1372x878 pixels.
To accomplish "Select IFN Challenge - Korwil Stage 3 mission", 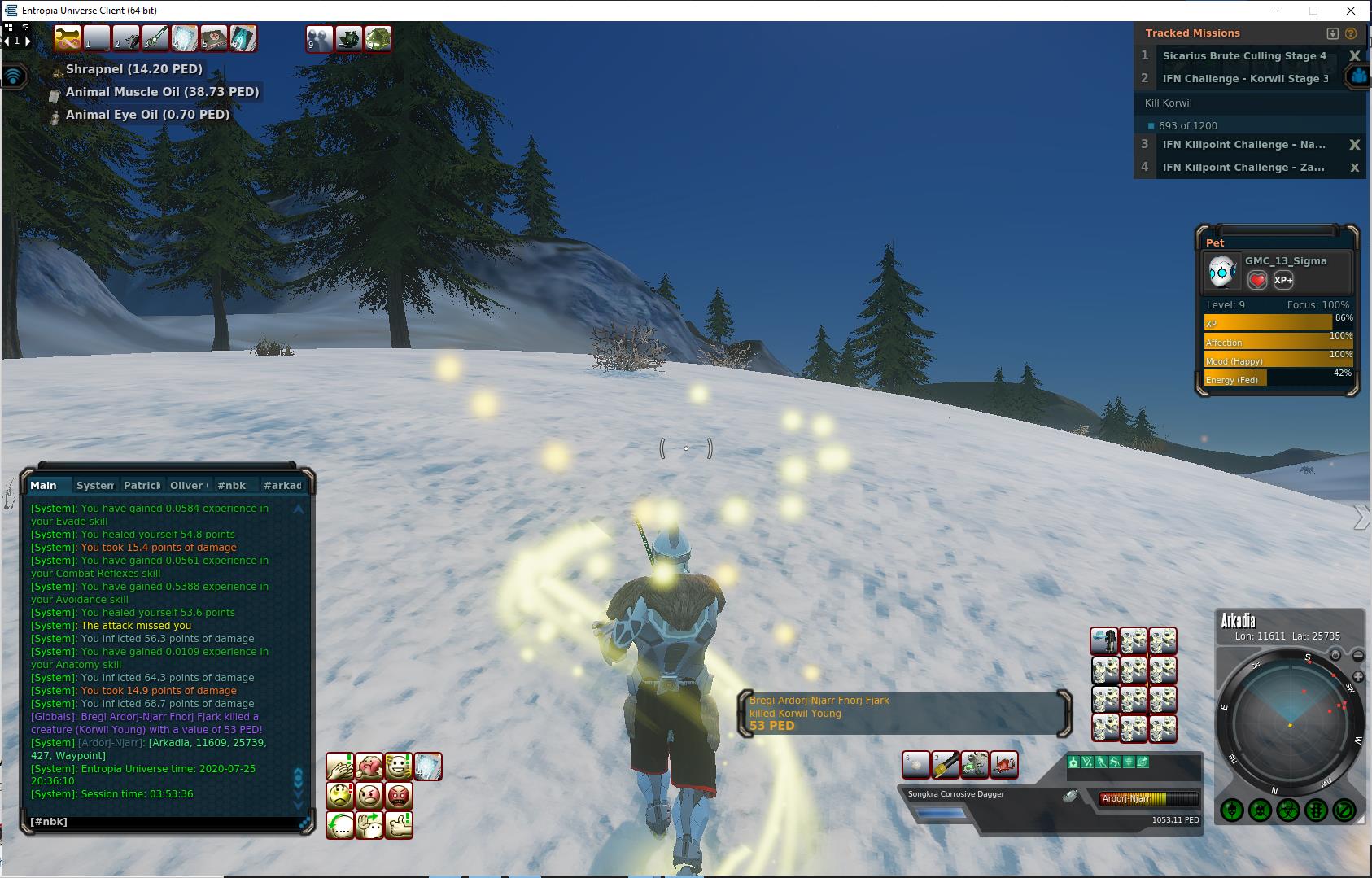I will (1245, 79).
